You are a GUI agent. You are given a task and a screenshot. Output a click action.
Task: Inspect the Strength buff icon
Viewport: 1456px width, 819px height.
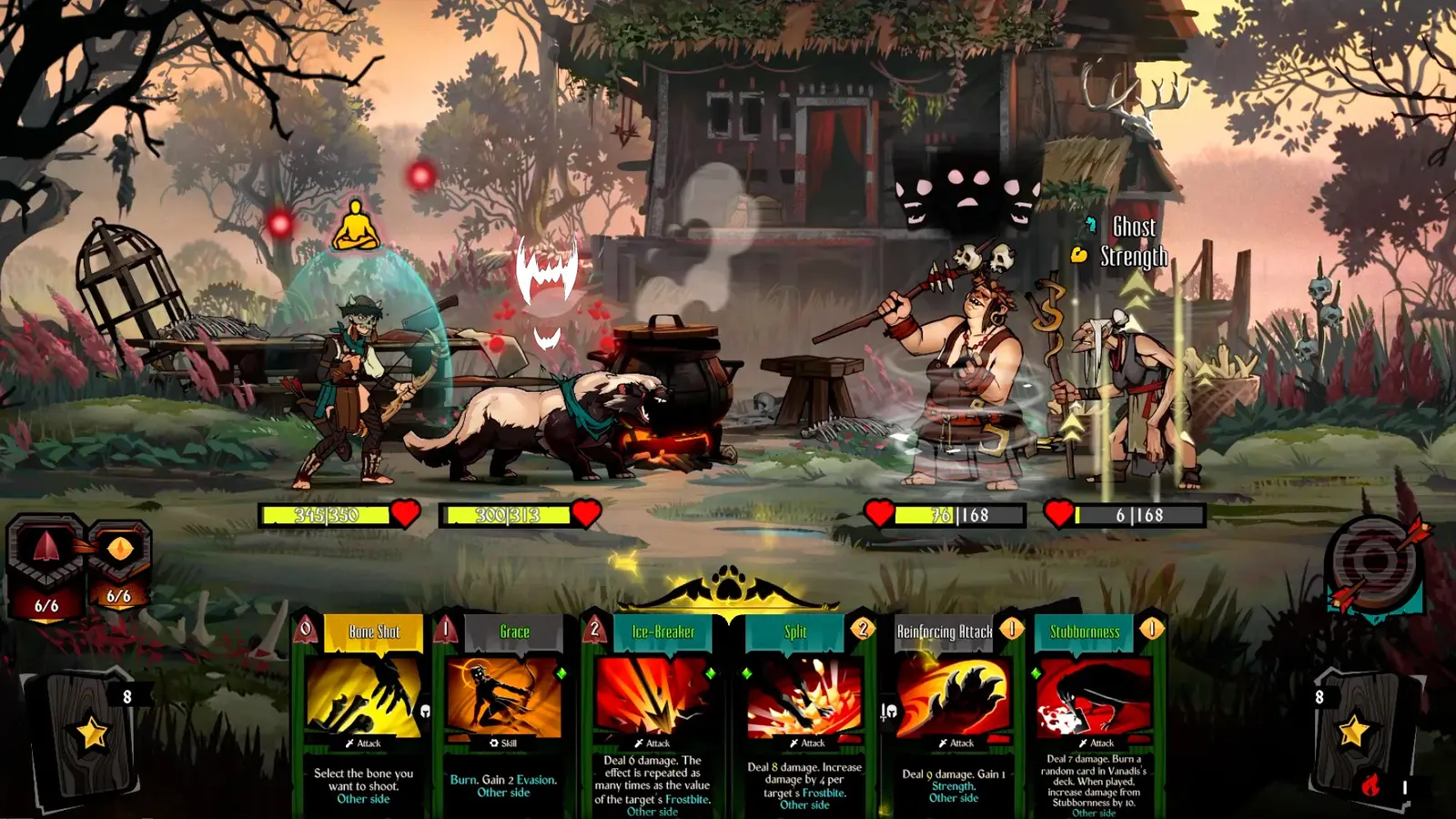[1079, 256]
